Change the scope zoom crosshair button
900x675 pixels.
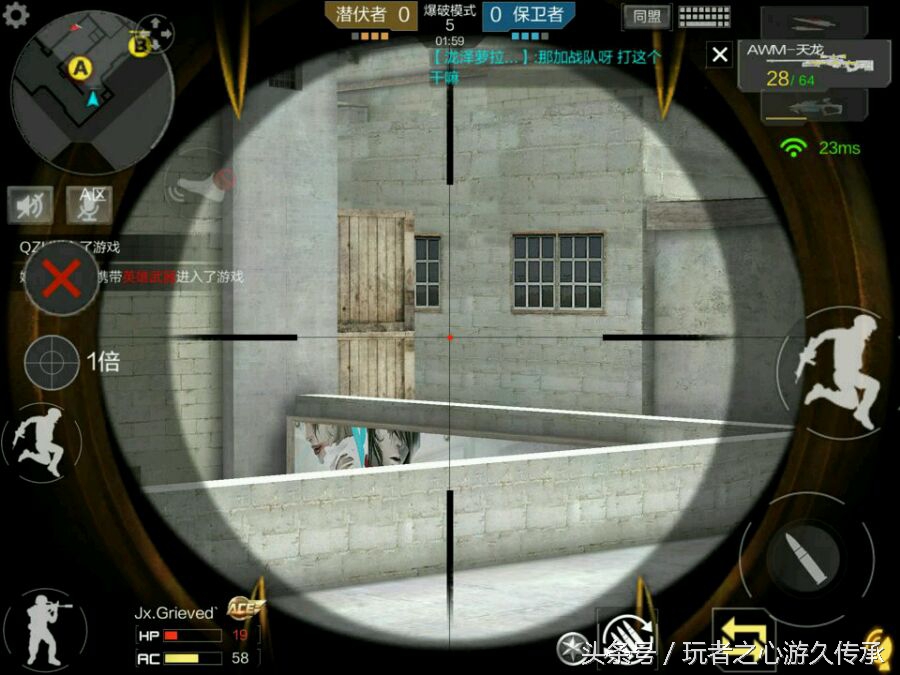52,362
